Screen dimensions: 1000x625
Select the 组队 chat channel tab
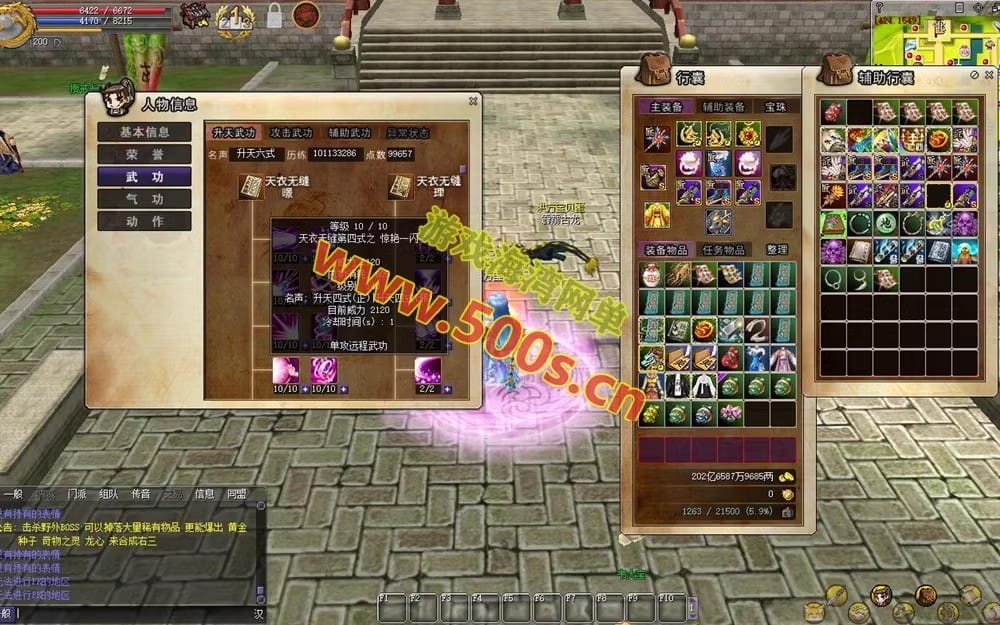tap(108, 494)
